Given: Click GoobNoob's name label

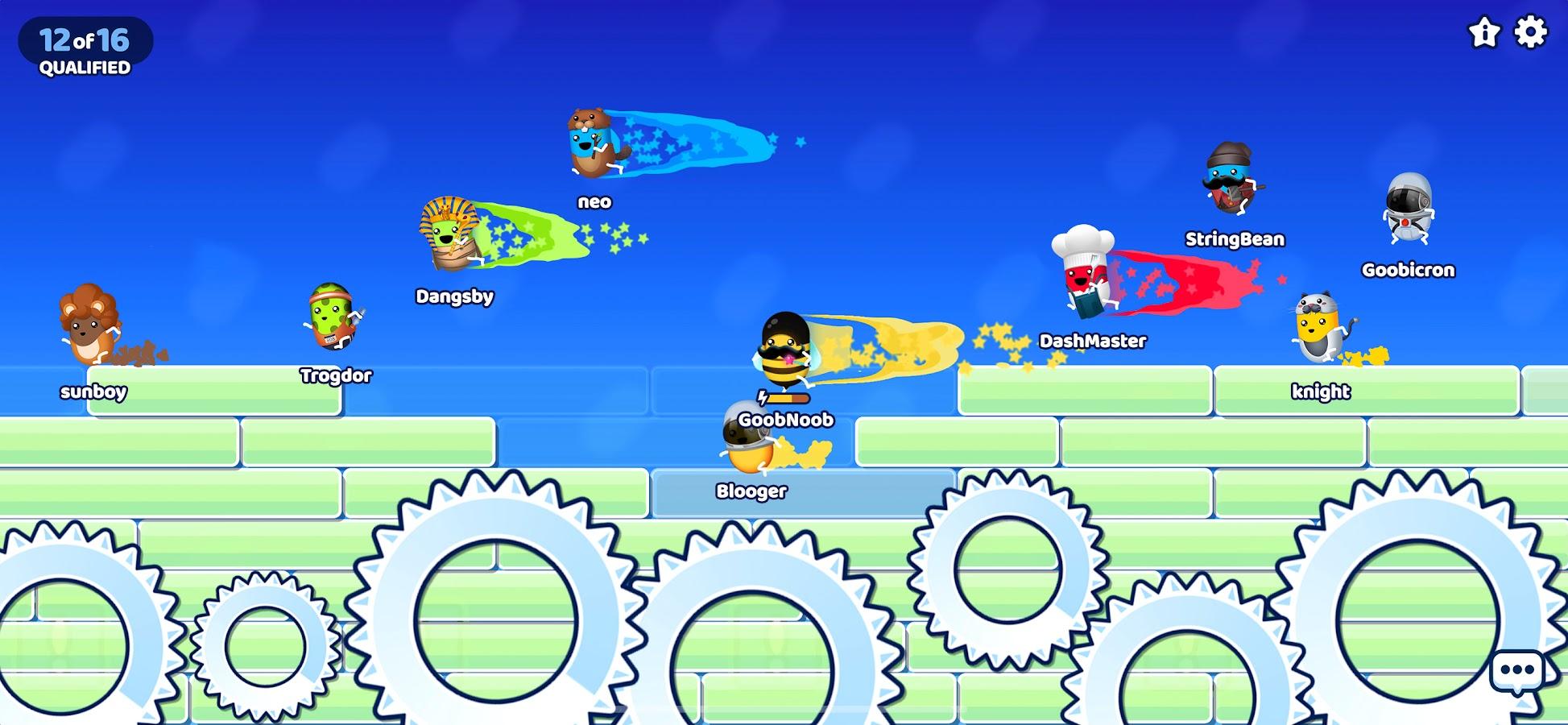Looking at the screenshot, I should (x=785, y=420).
